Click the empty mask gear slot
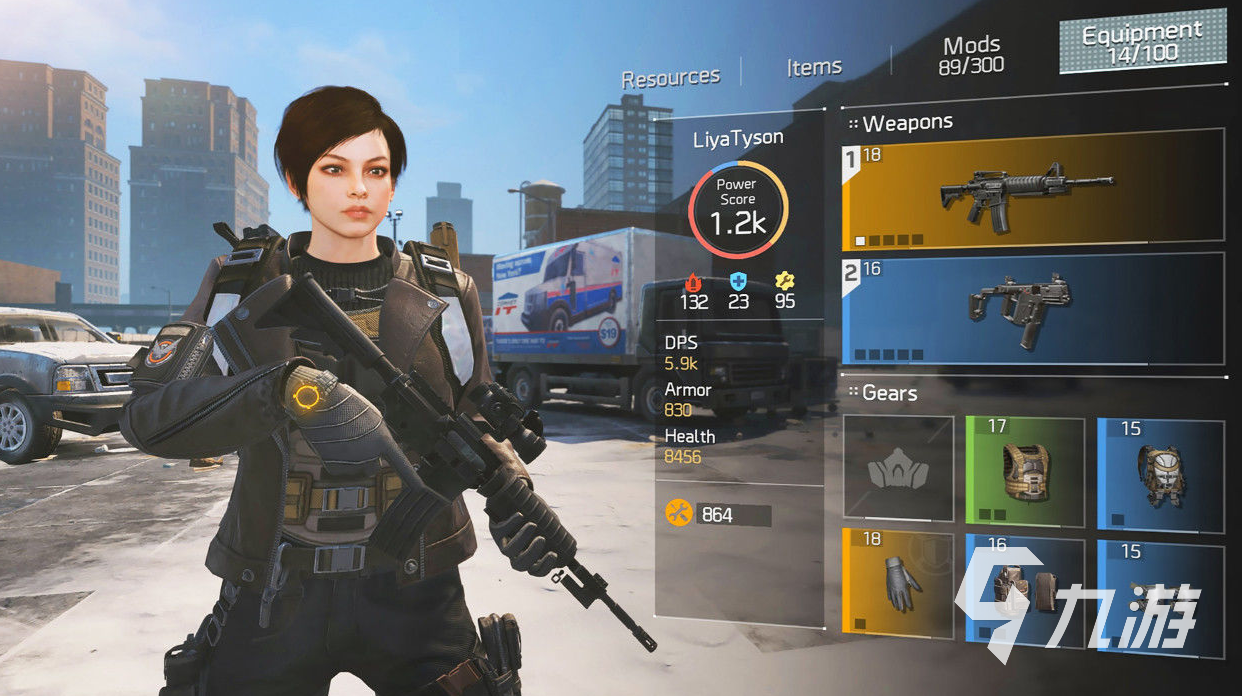Screen dimensions: 1242x696 (x=898, y=469)
